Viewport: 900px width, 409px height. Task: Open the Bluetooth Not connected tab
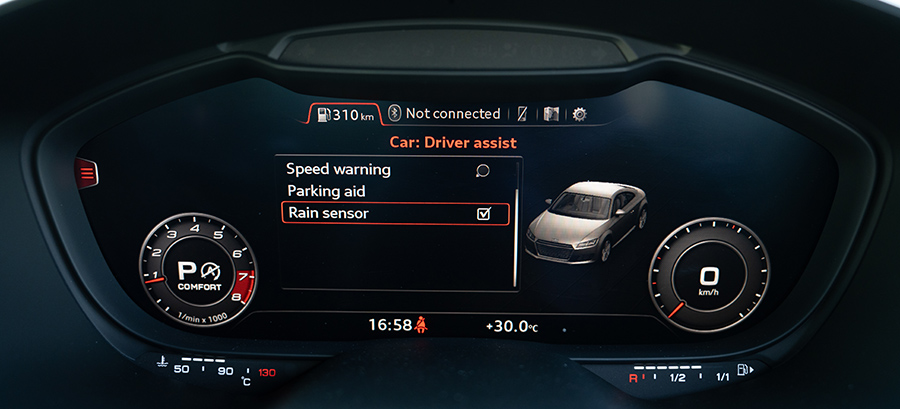[444, 114]
